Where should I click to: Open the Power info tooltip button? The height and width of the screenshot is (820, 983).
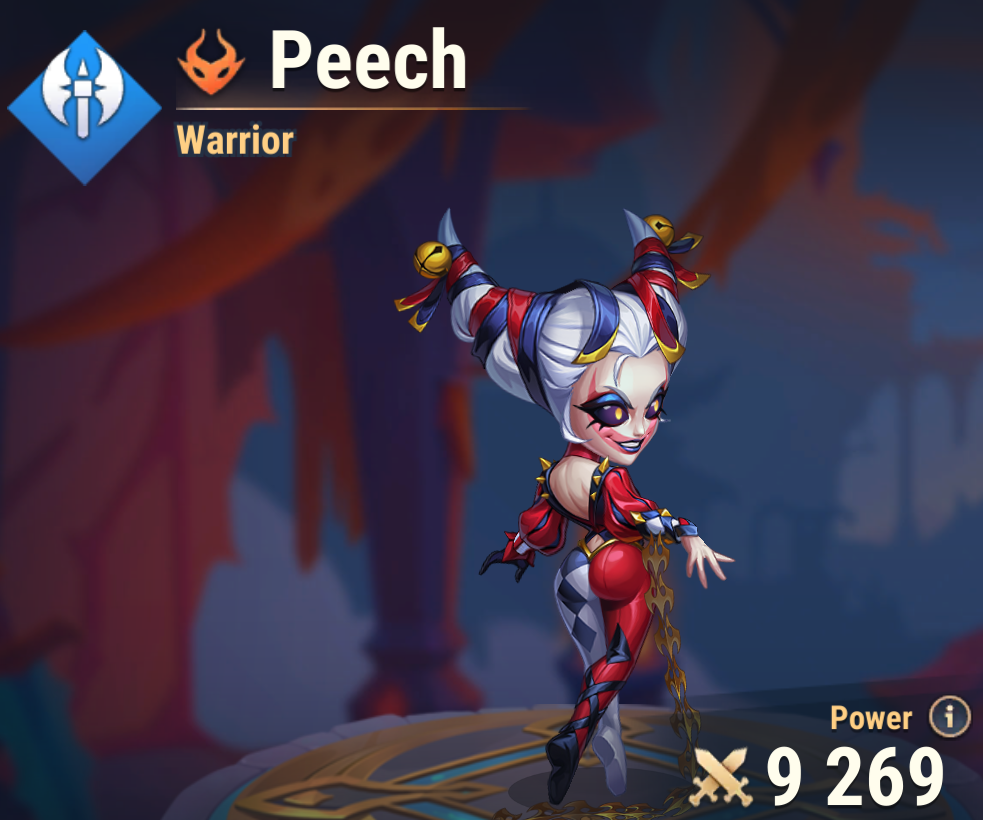pos(949,717)
